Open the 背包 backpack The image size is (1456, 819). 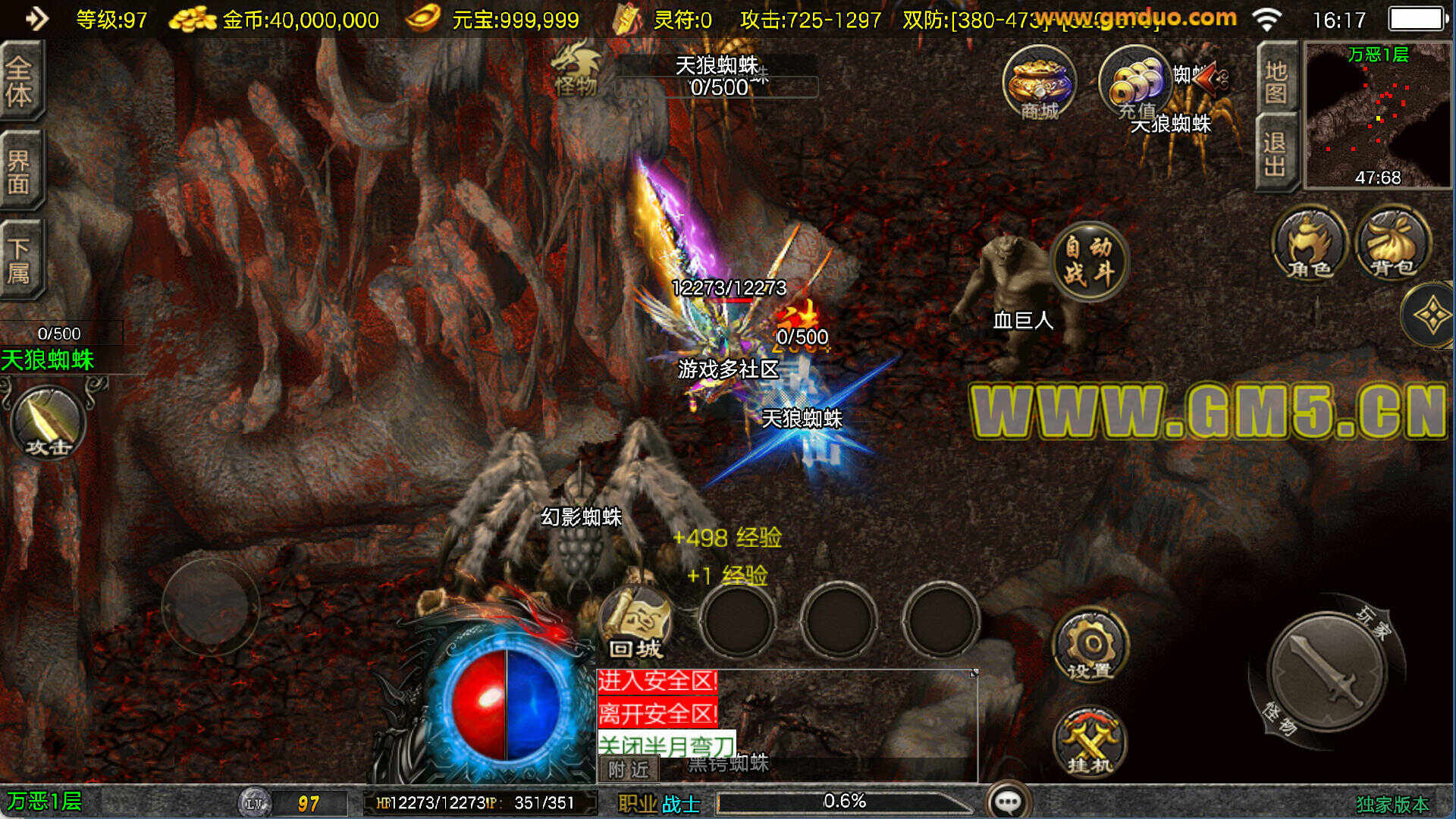(1393, 244)
